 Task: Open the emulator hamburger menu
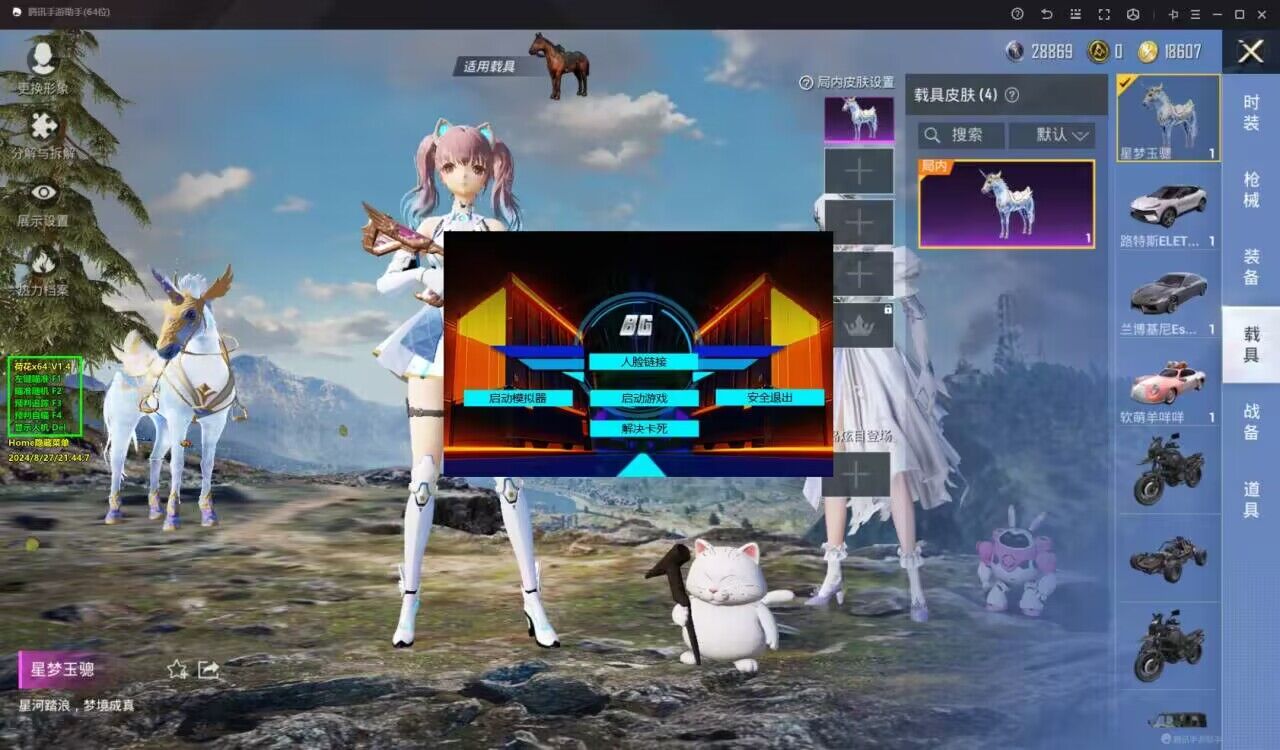point(1198,14)
